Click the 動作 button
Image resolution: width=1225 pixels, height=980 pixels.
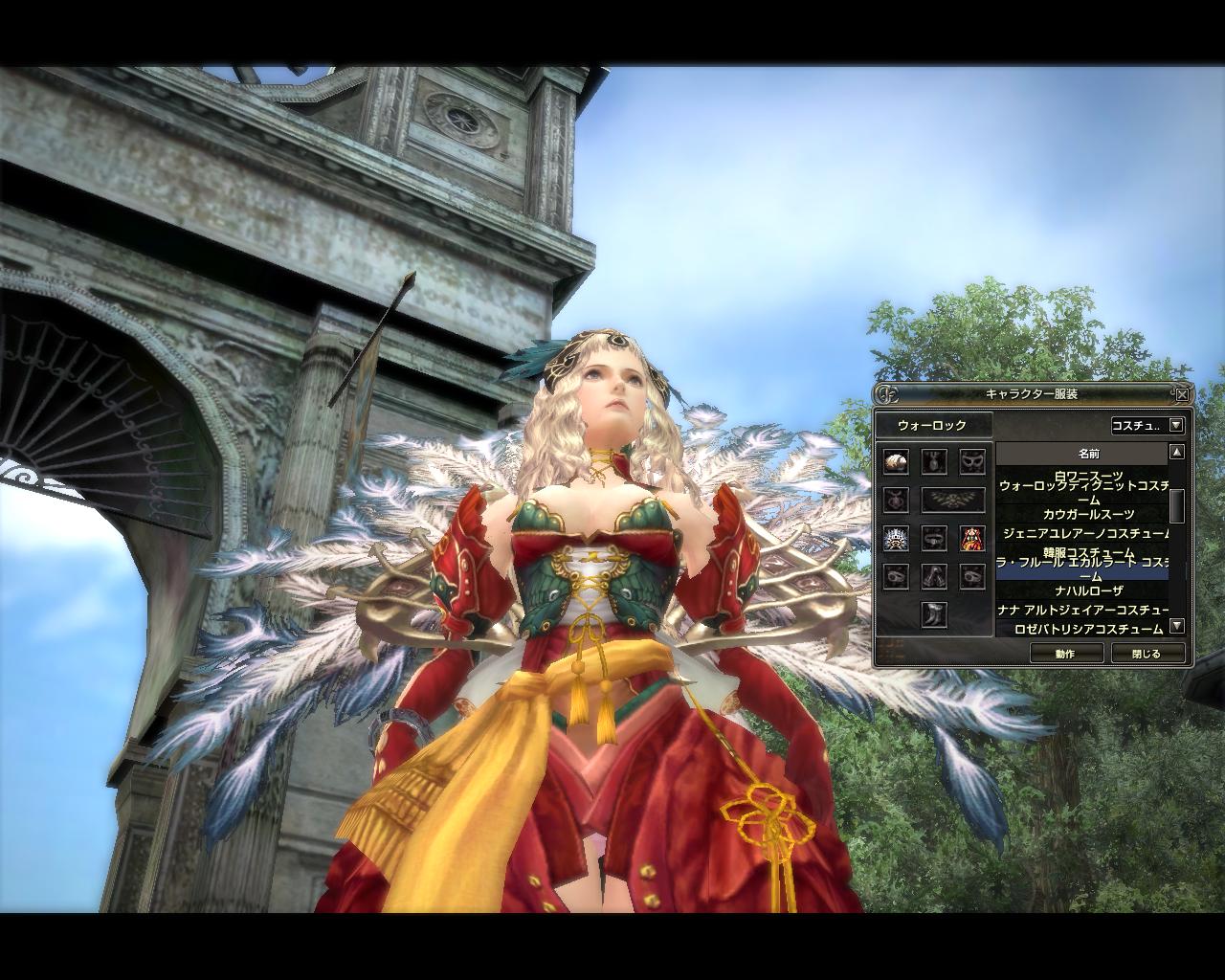[x=1065, y=654]
